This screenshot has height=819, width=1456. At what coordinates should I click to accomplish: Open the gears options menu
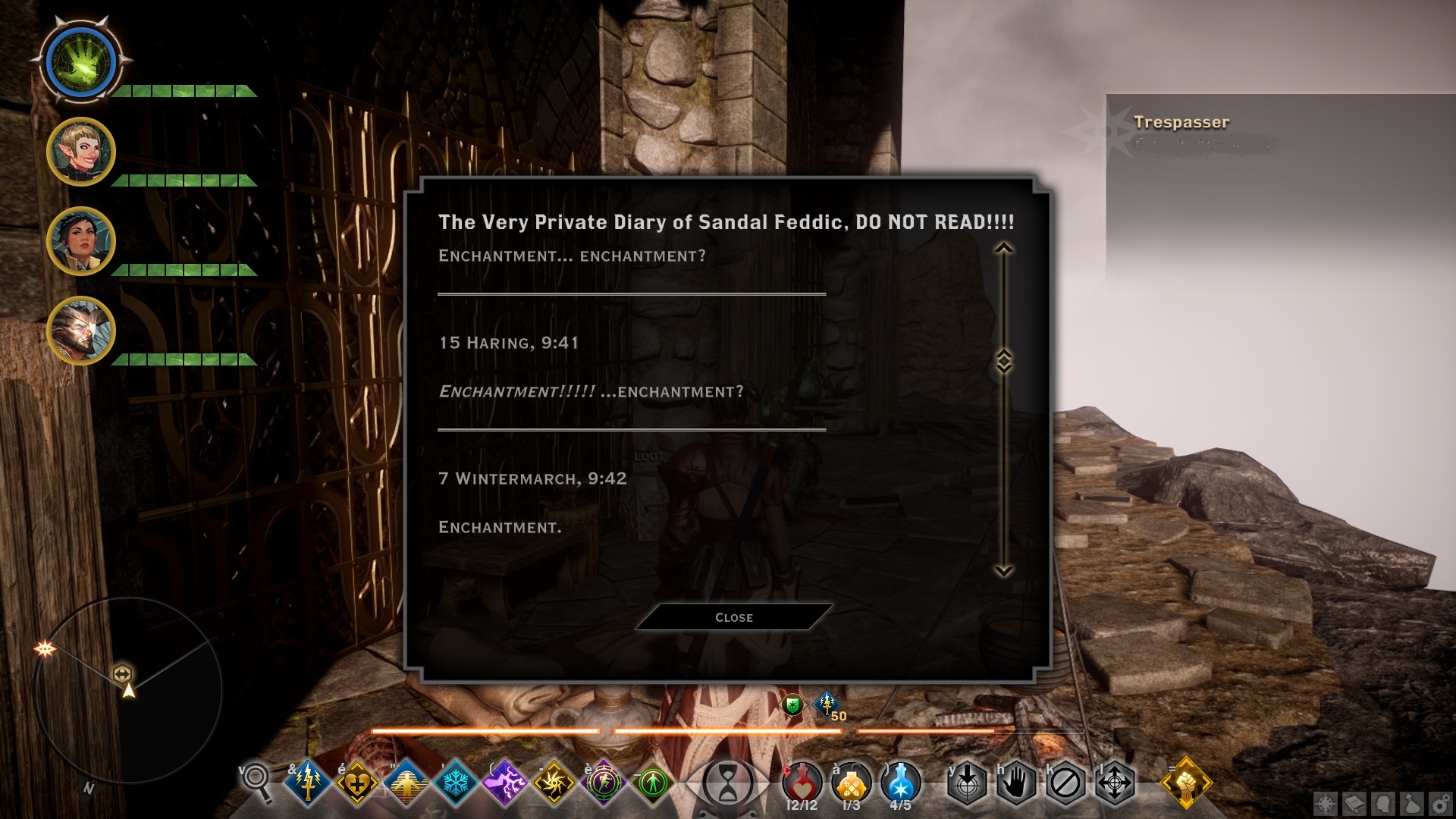point(1440,804)
